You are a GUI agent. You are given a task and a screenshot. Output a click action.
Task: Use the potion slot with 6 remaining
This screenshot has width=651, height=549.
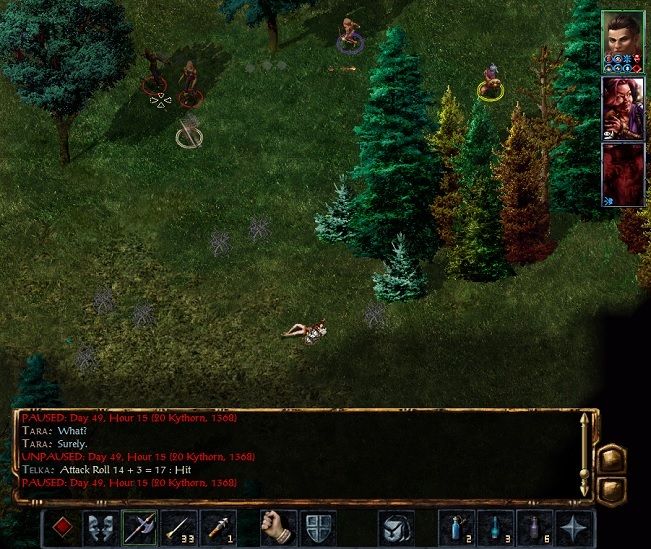535,526
